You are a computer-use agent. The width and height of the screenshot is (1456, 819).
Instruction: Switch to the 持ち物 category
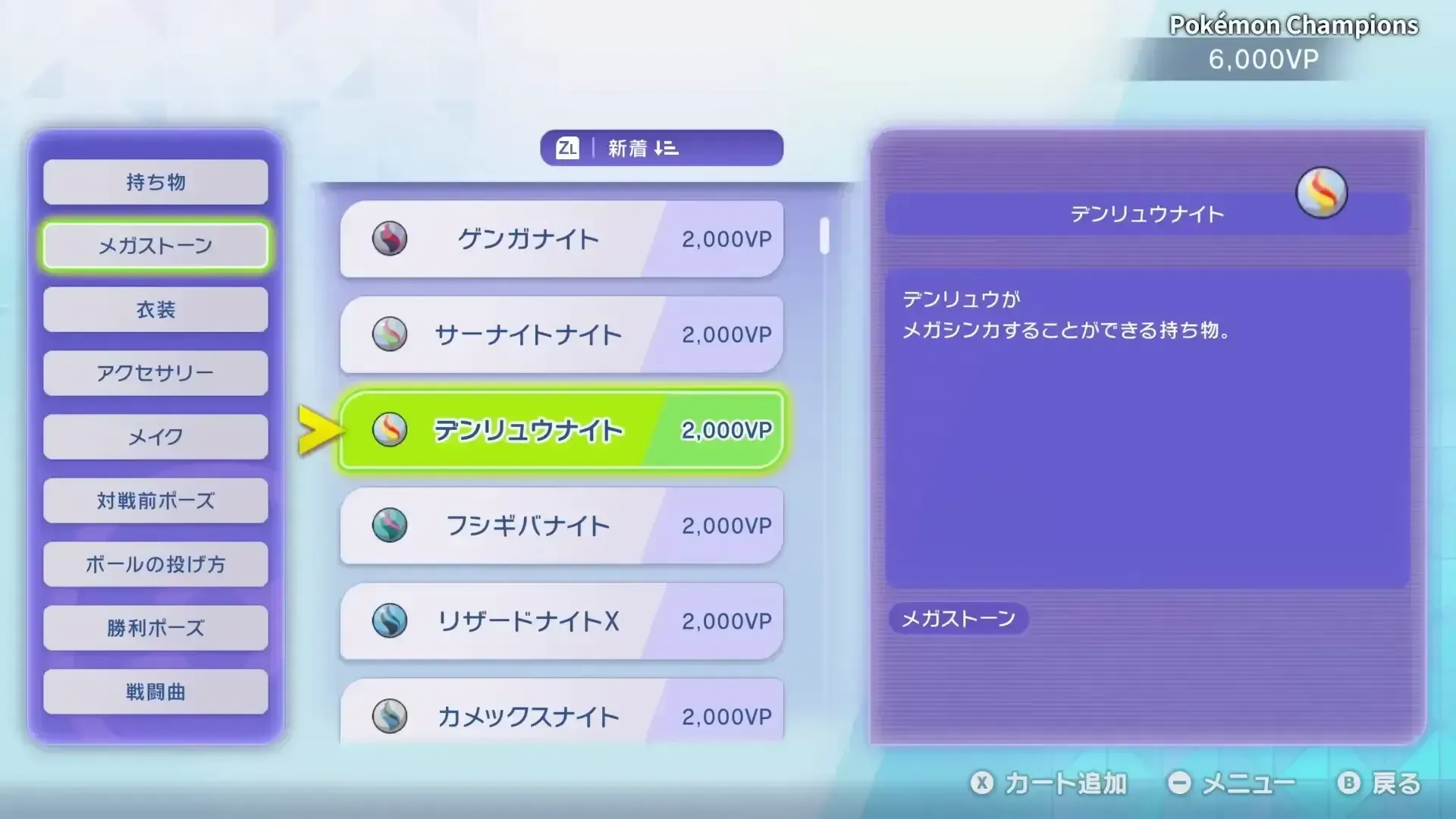pos(155,182)
